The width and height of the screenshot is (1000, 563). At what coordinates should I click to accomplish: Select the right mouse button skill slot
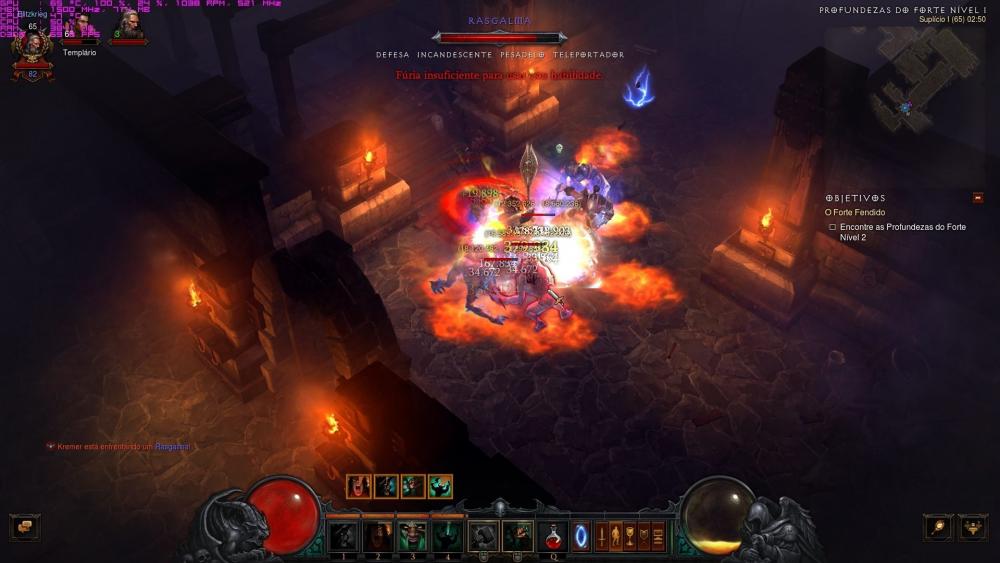click(517, 536)
